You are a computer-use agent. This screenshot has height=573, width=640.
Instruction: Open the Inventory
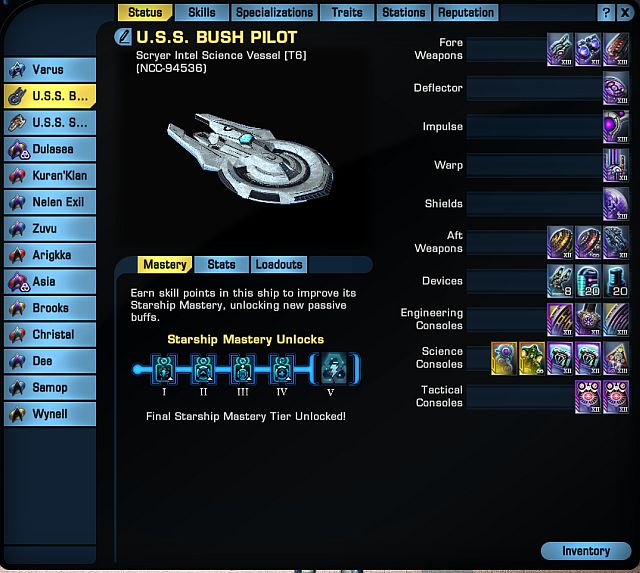[x=586, y=551]
